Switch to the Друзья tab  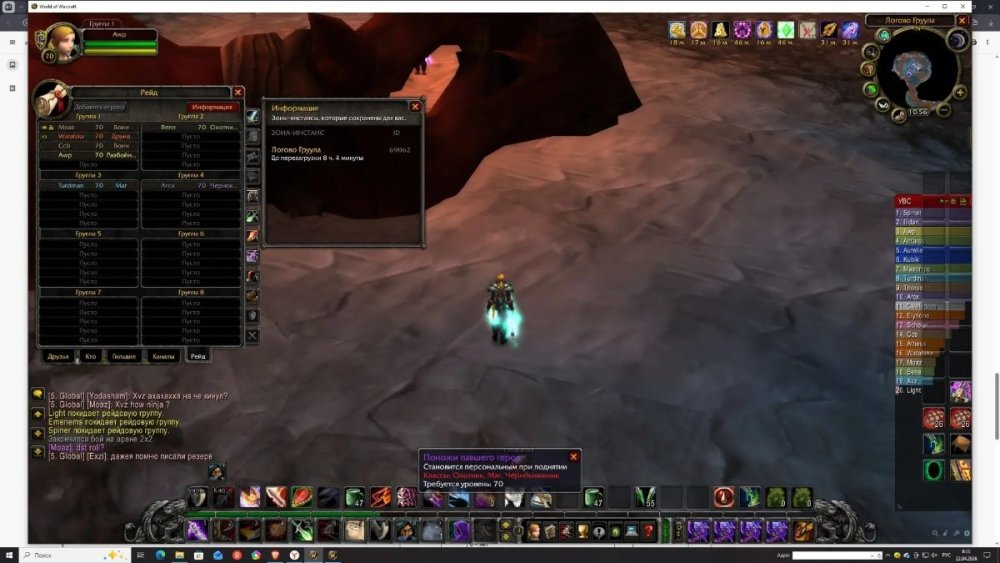[x=60, y=356]
